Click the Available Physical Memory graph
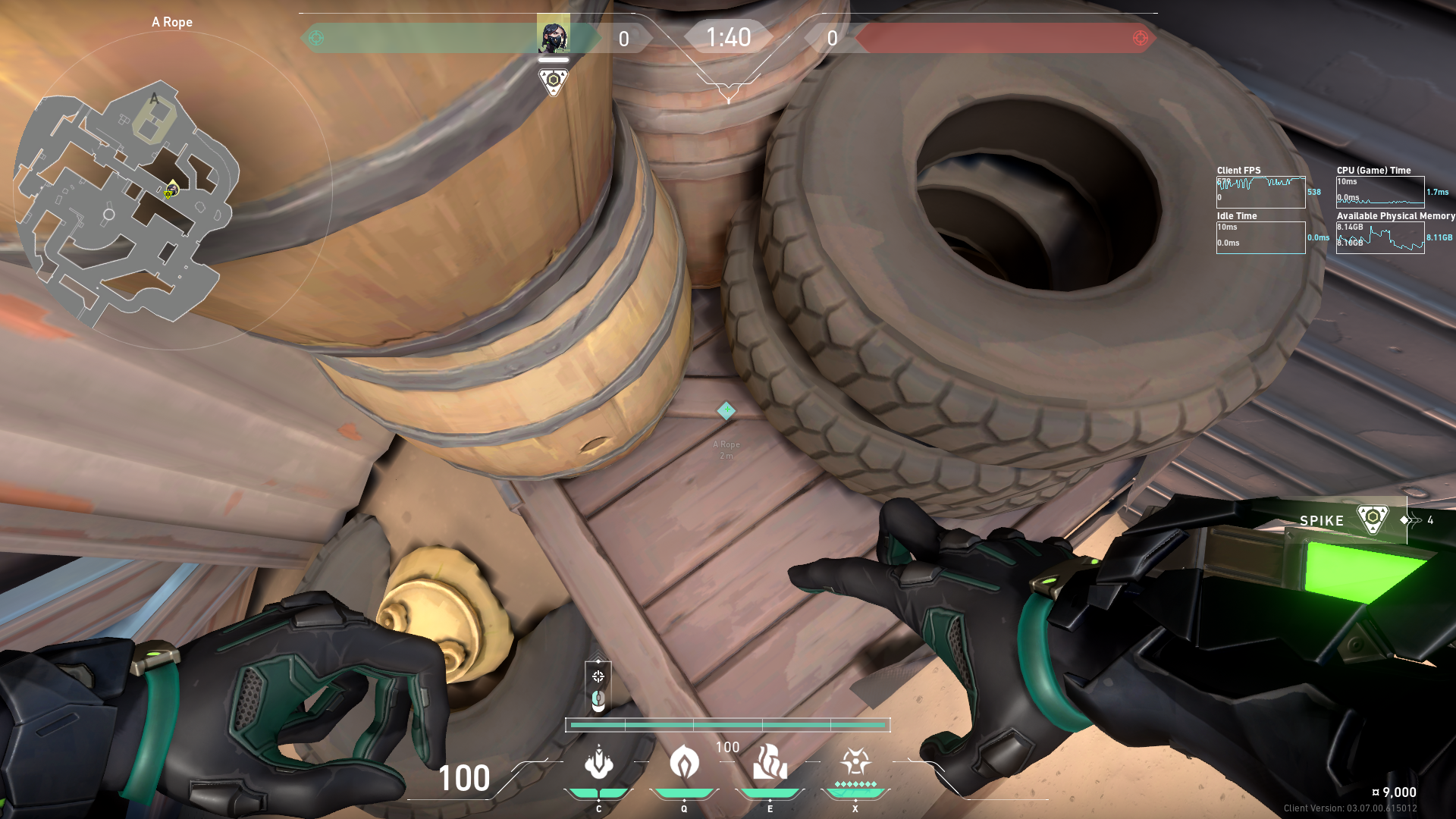The image size is (1456, 819). pos(1379,237)
